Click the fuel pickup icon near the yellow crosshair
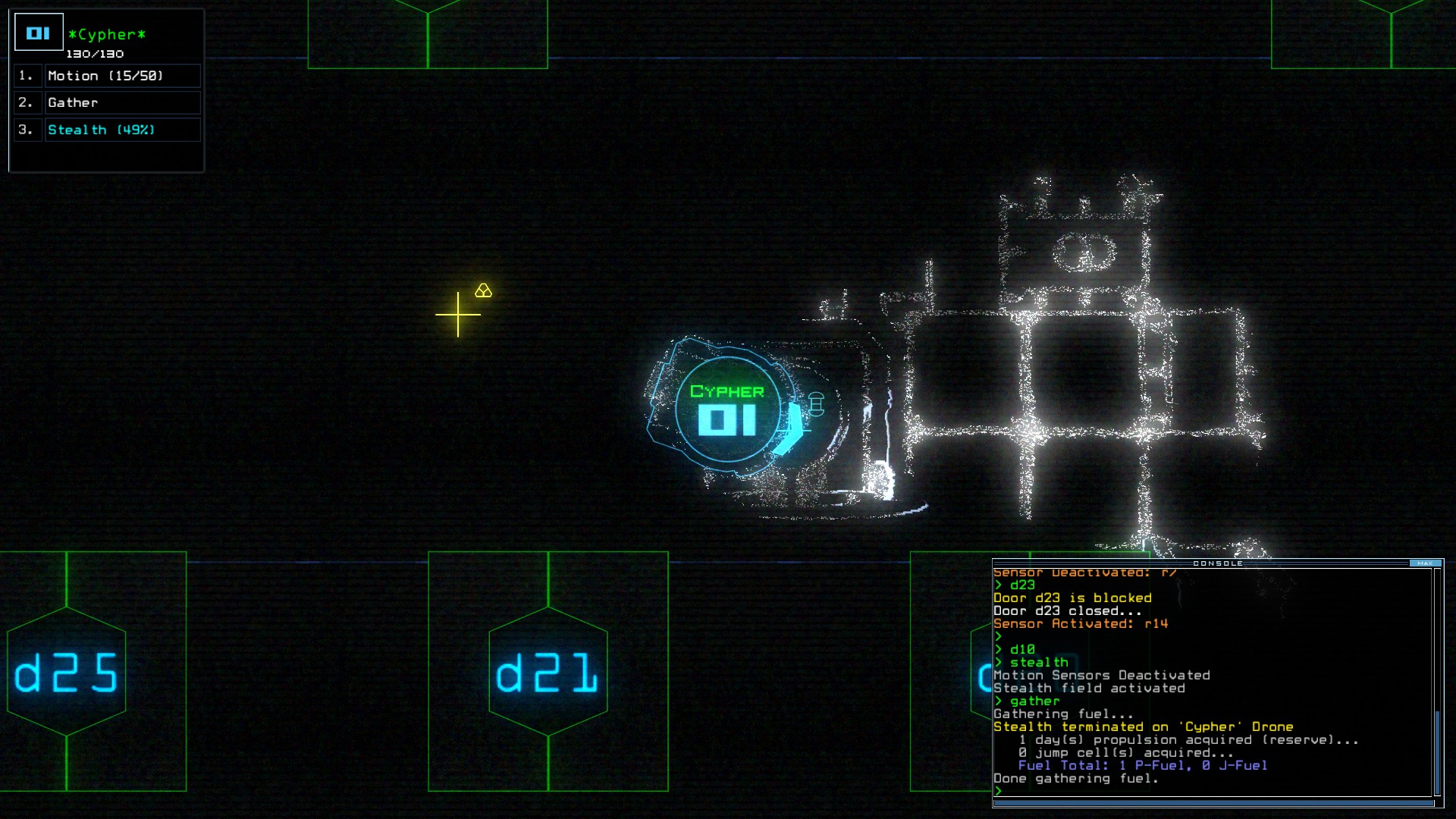 click(x=483, y=290)
